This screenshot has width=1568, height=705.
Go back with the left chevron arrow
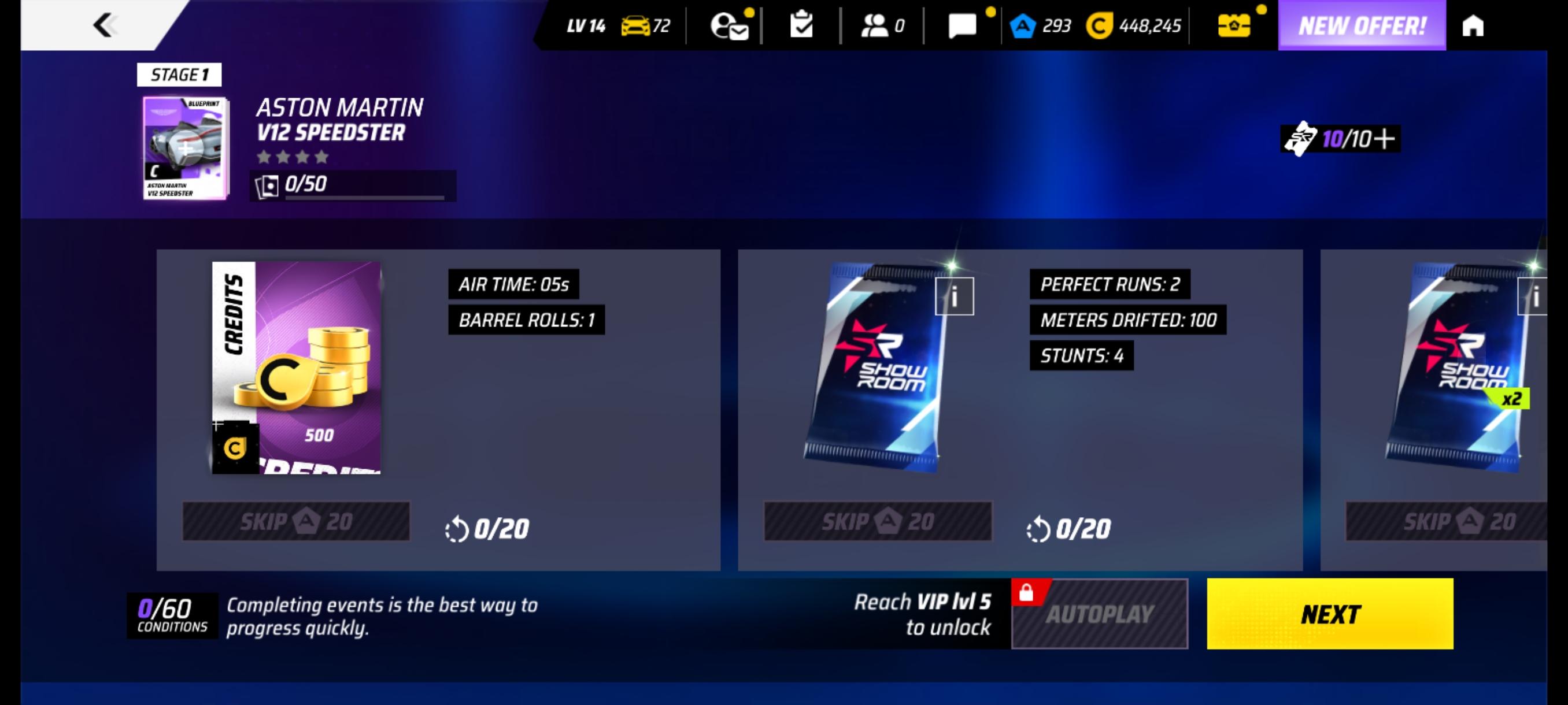[105, 25]
